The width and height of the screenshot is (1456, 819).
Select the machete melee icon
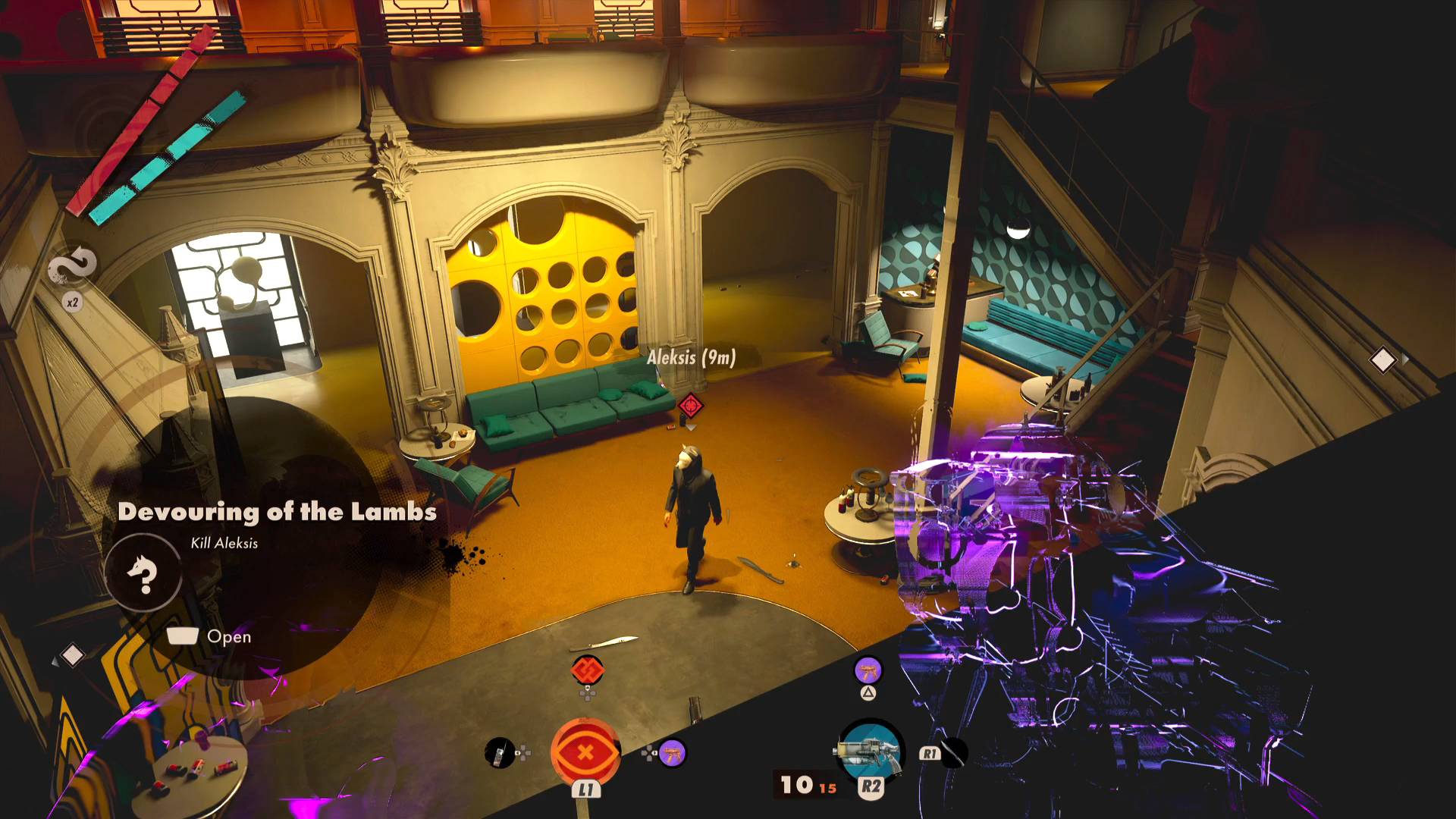953,752
